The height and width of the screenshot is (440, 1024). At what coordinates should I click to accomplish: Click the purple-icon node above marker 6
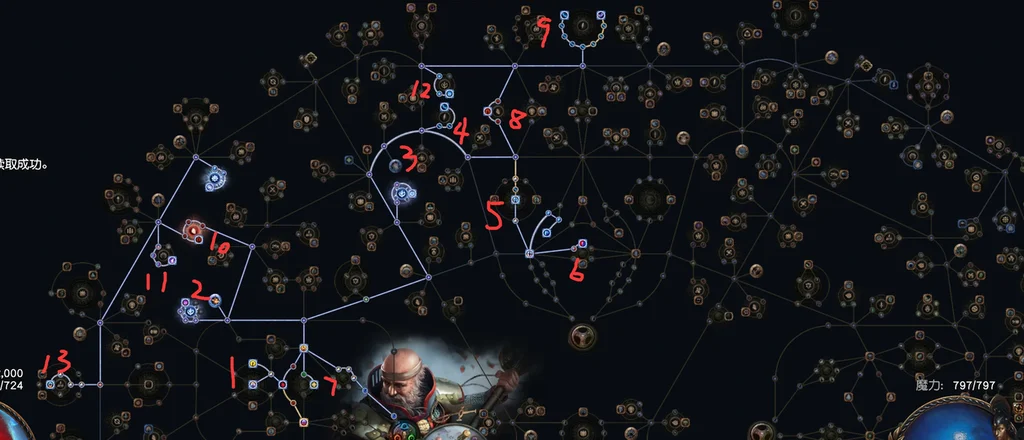(583, 243)
